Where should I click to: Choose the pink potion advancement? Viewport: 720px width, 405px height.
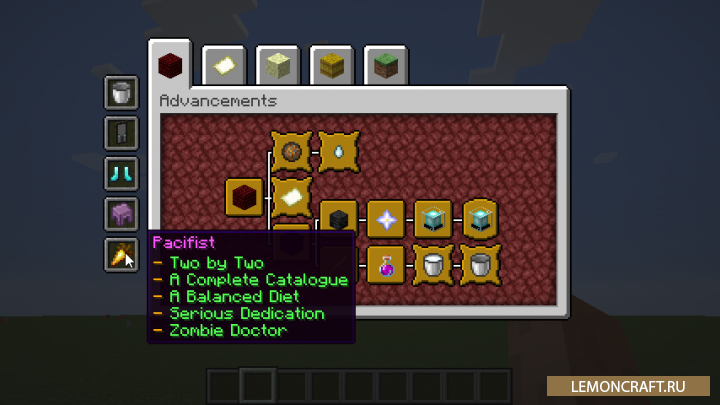pyautogui.click(x=385, y=265)
